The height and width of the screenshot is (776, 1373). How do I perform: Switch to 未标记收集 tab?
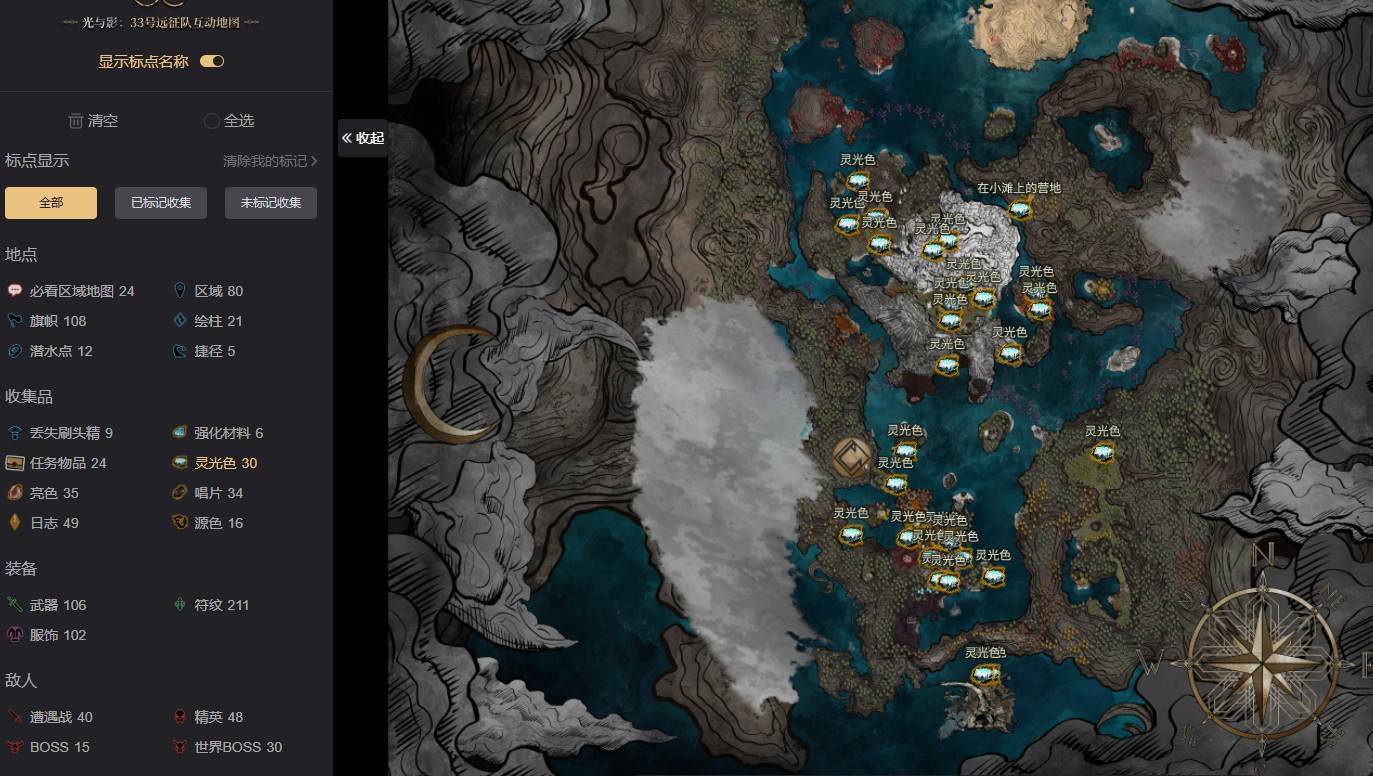(271, 203)
